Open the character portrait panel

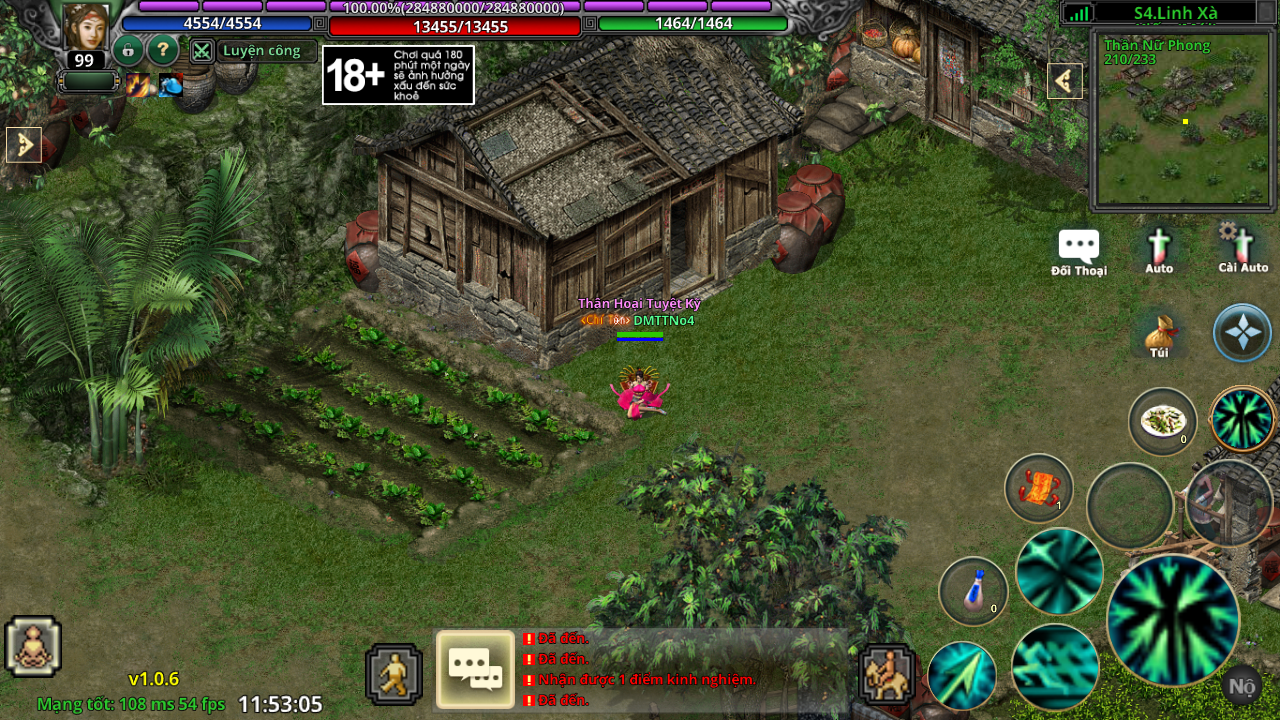click(x=86, y=26)
